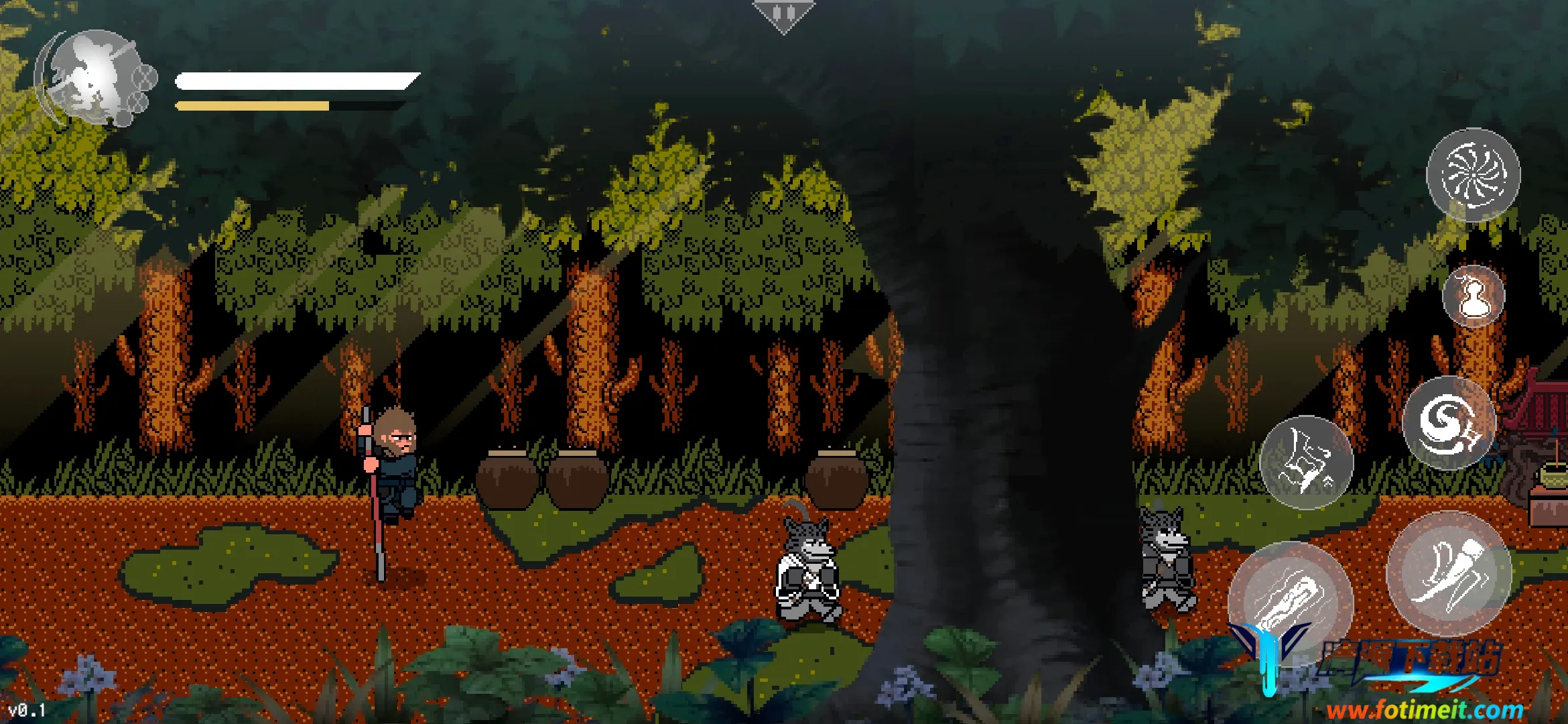Tap the leaping foot kick button
This screenshot has height=724, width=1568.
tap(1448, 573)
